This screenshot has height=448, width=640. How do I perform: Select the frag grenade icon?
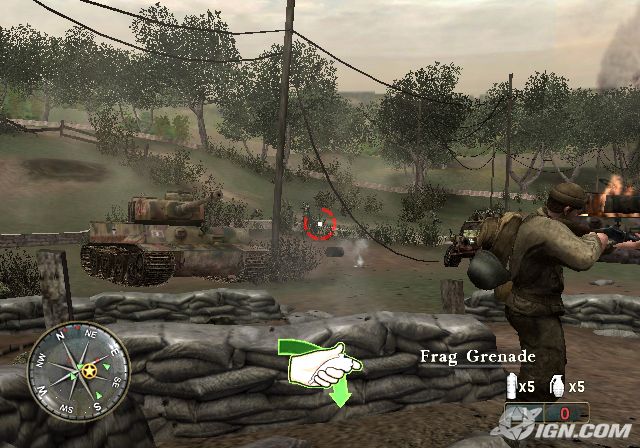(x=559, y=385)
